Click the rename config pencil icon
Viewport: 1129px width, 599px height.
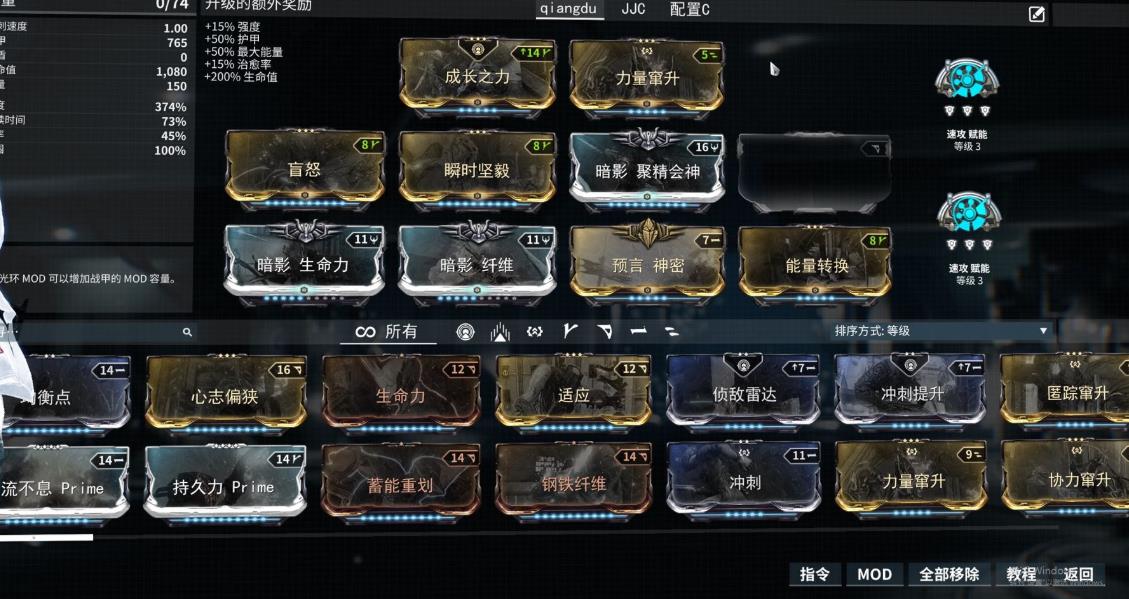[1036, 14]
